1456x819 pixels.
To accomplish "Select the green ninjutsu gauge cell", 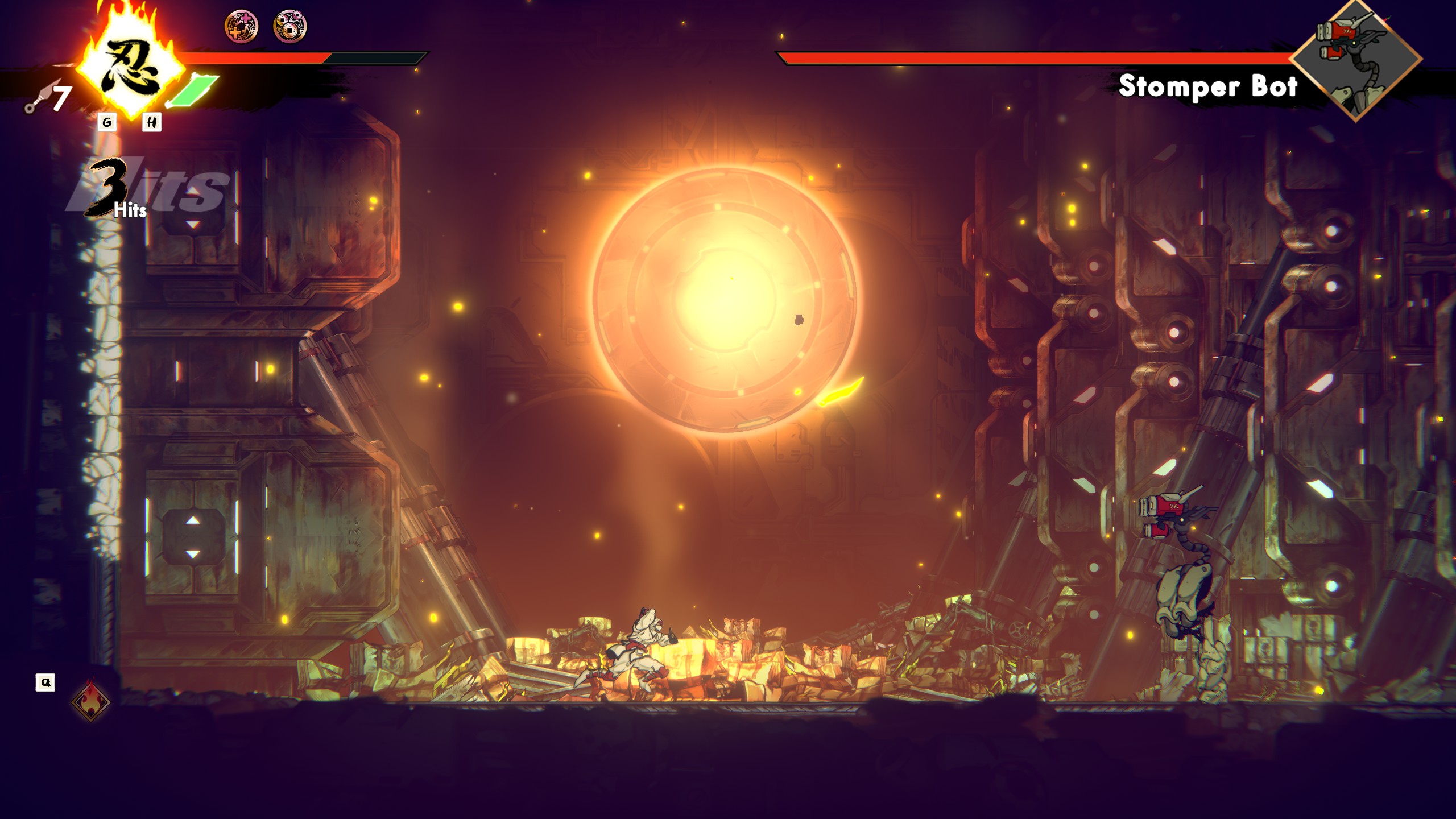I will (x=195, y=91).
